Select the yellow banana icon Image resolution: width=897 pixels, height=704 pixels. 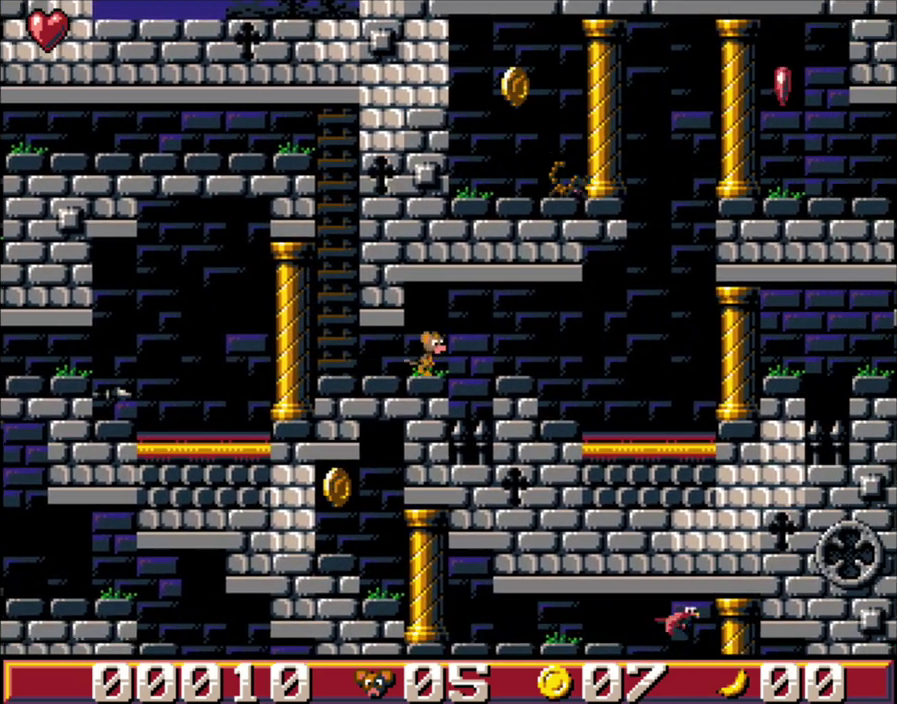coord(734,682)
